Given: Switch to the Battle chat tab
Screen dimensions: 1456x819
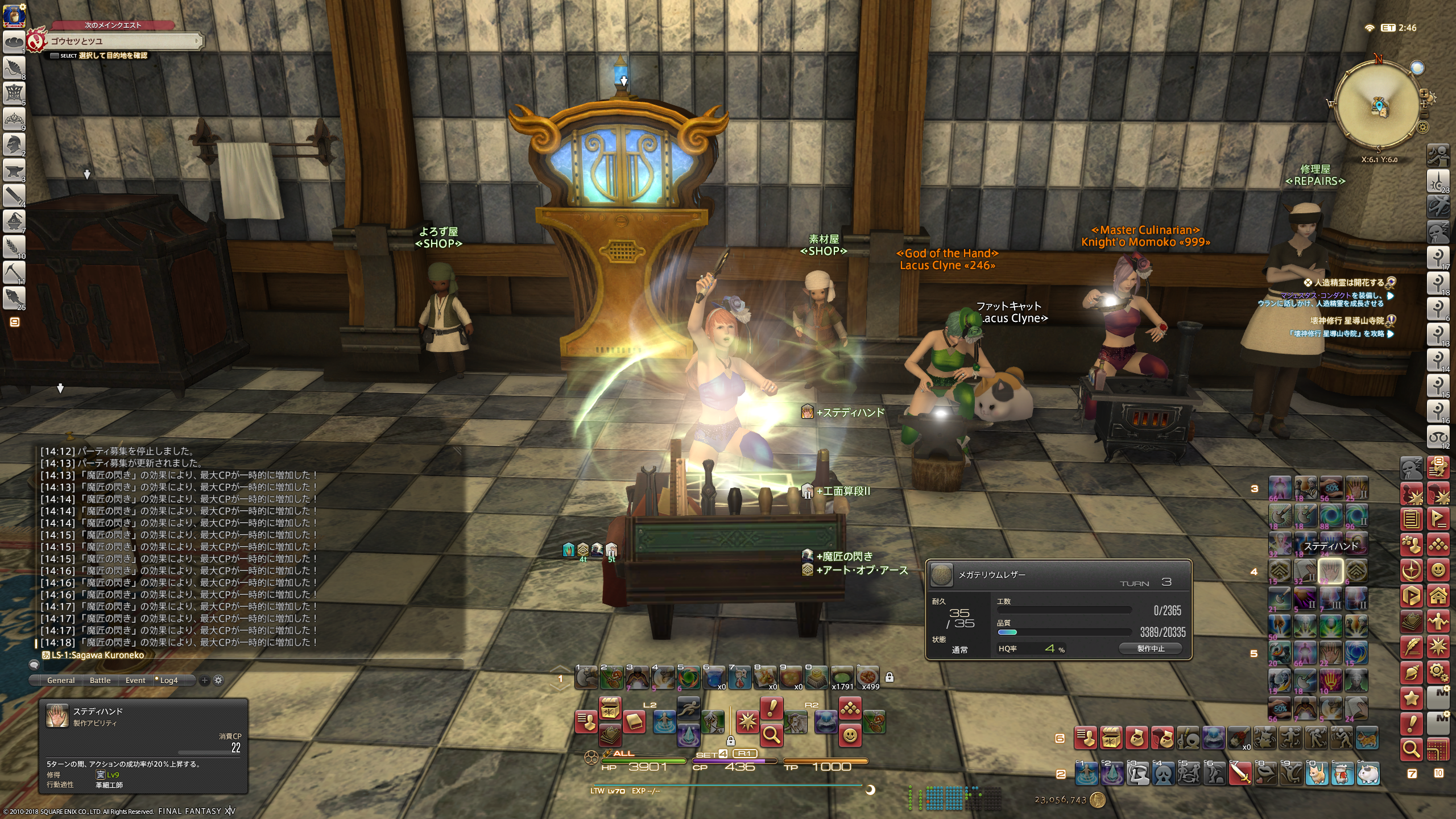Looking at the screenshot, I should tap(100, 680).
